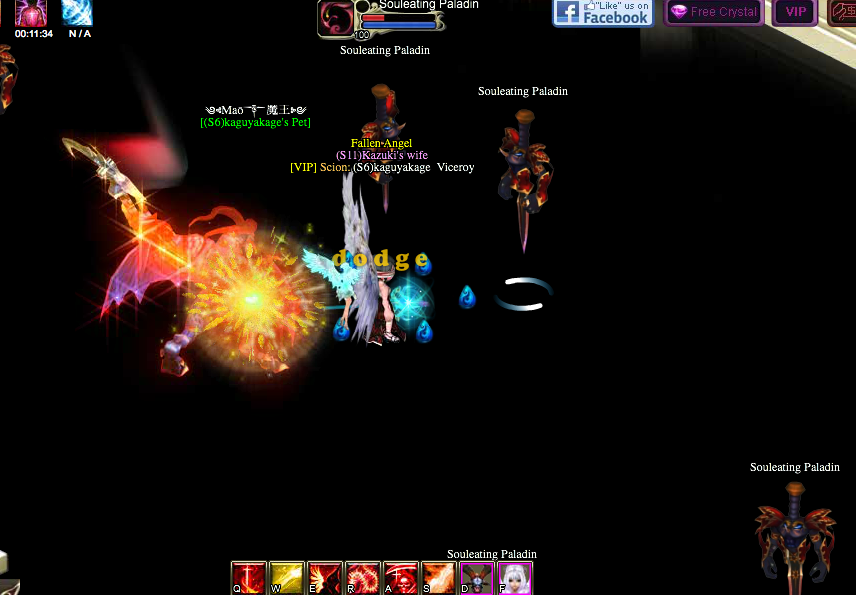Activate the skull and scythe skill on A
856x595 pixels.
tap(401, 578)
